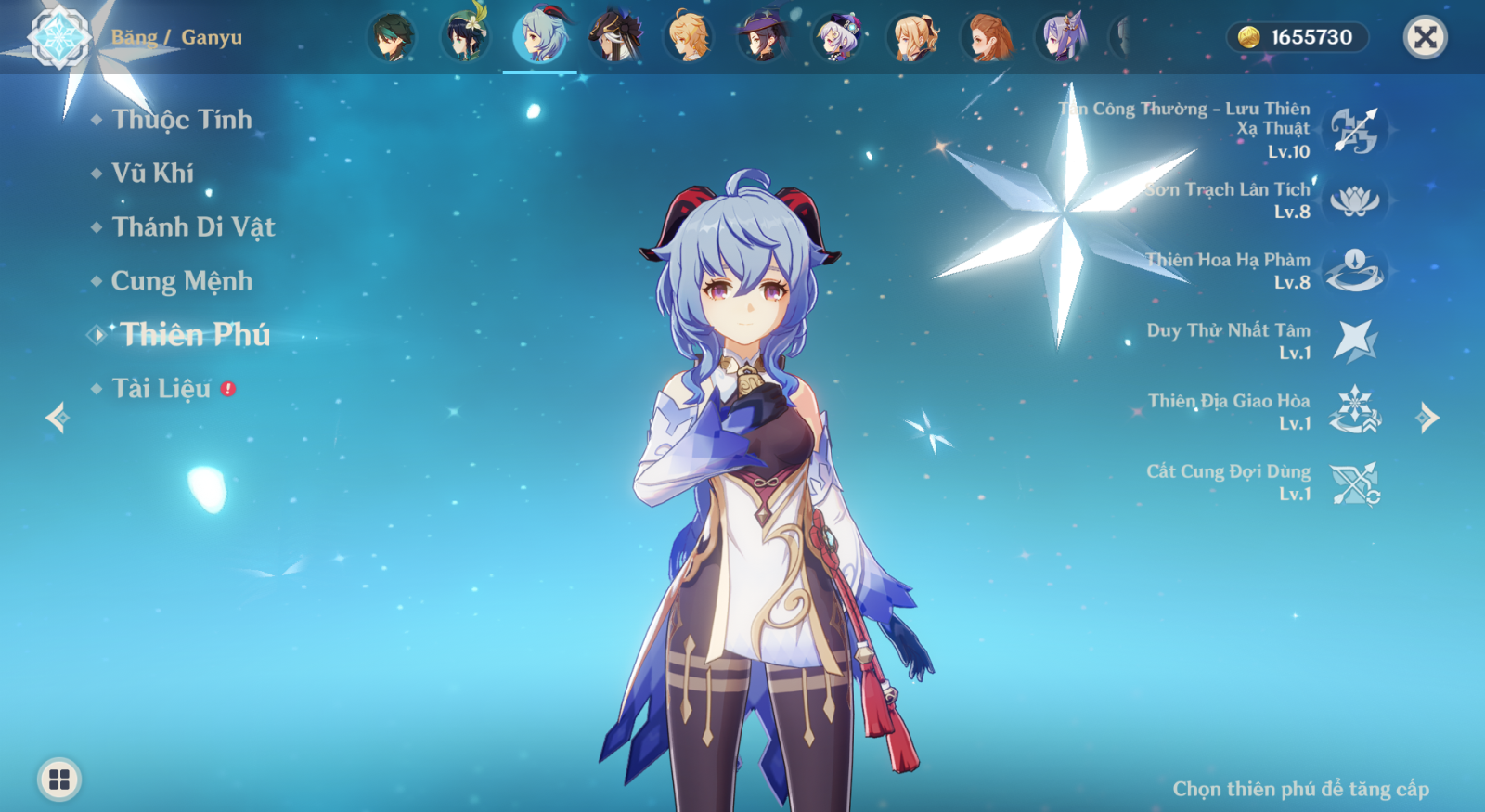1485x812 pixels.
Task: Switch to the previous character with left arrow
Action: [57, 418]
